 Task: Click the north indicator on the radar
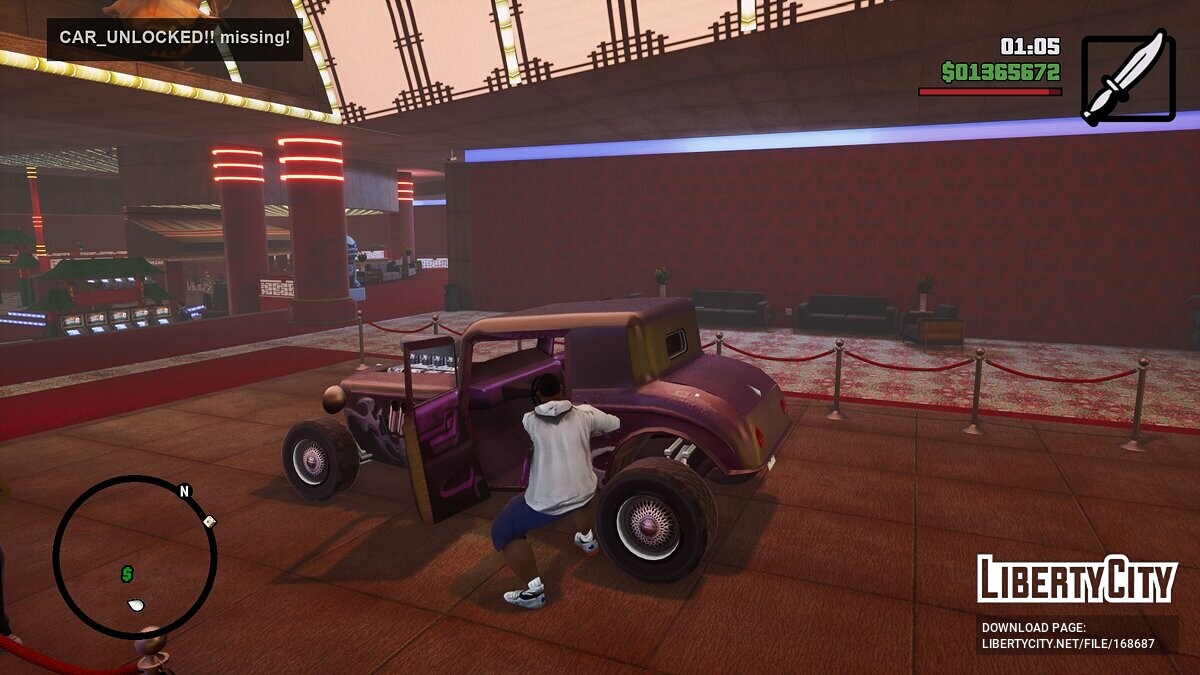(184, 491)
